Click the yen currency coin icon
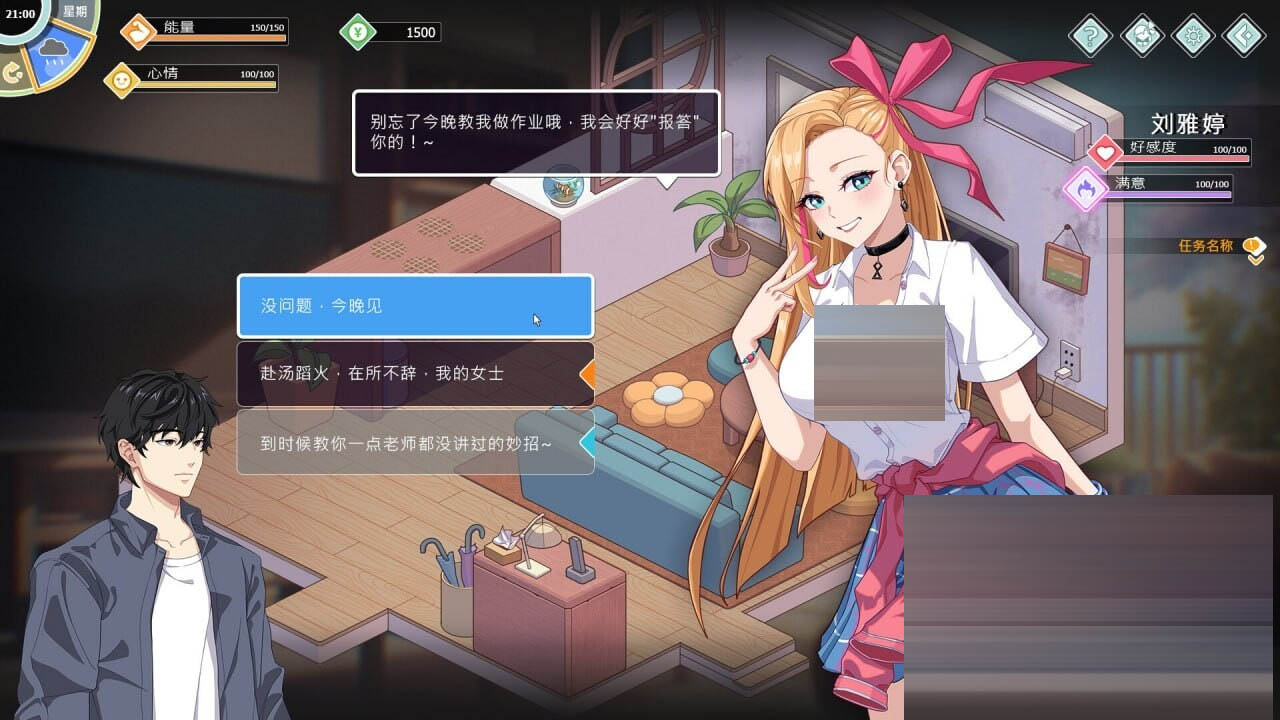This screenshot has width=1280, height=720. tap(359, 31)
